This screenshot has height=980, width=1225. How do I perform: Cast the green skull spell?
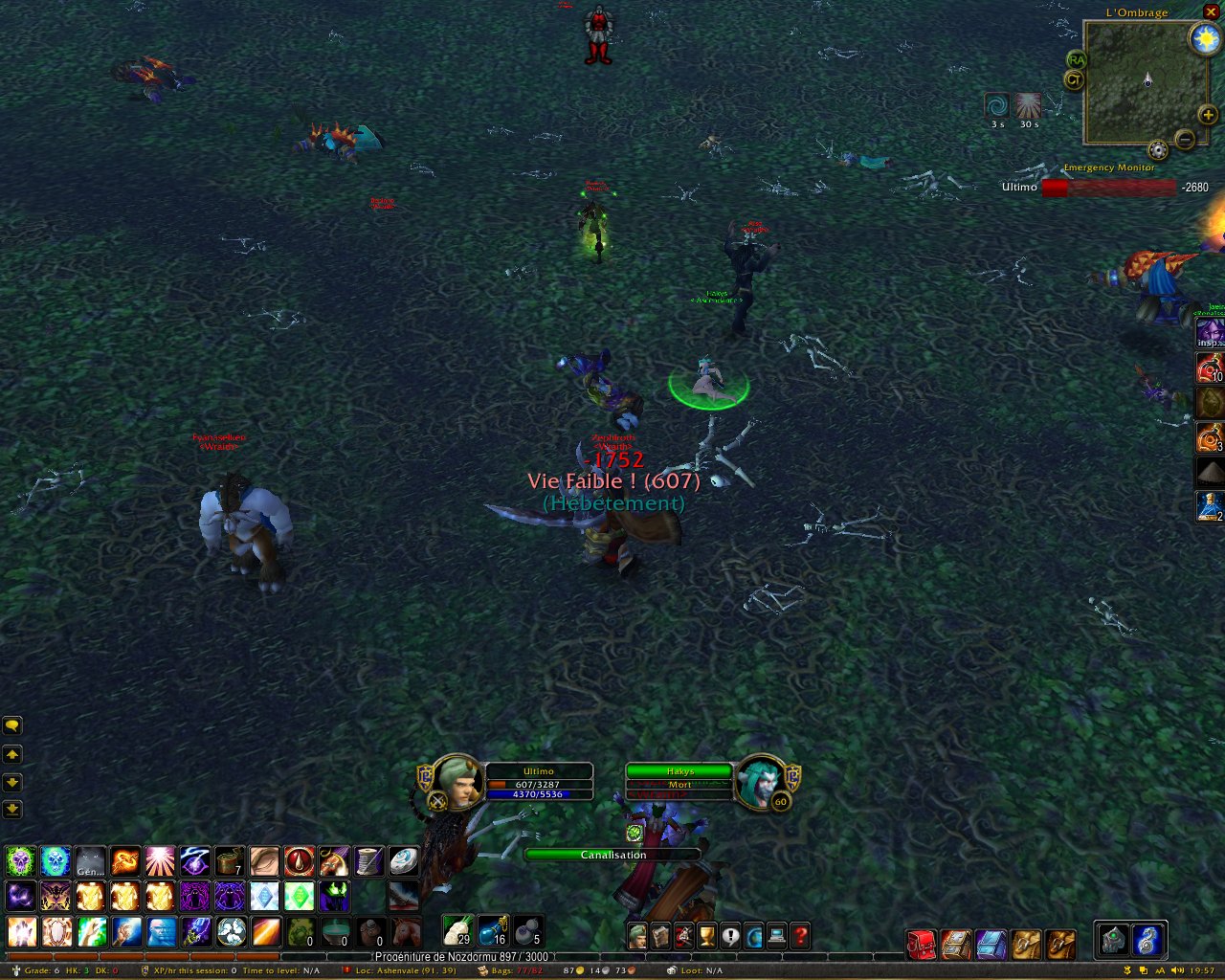click(x=20, y=861)
